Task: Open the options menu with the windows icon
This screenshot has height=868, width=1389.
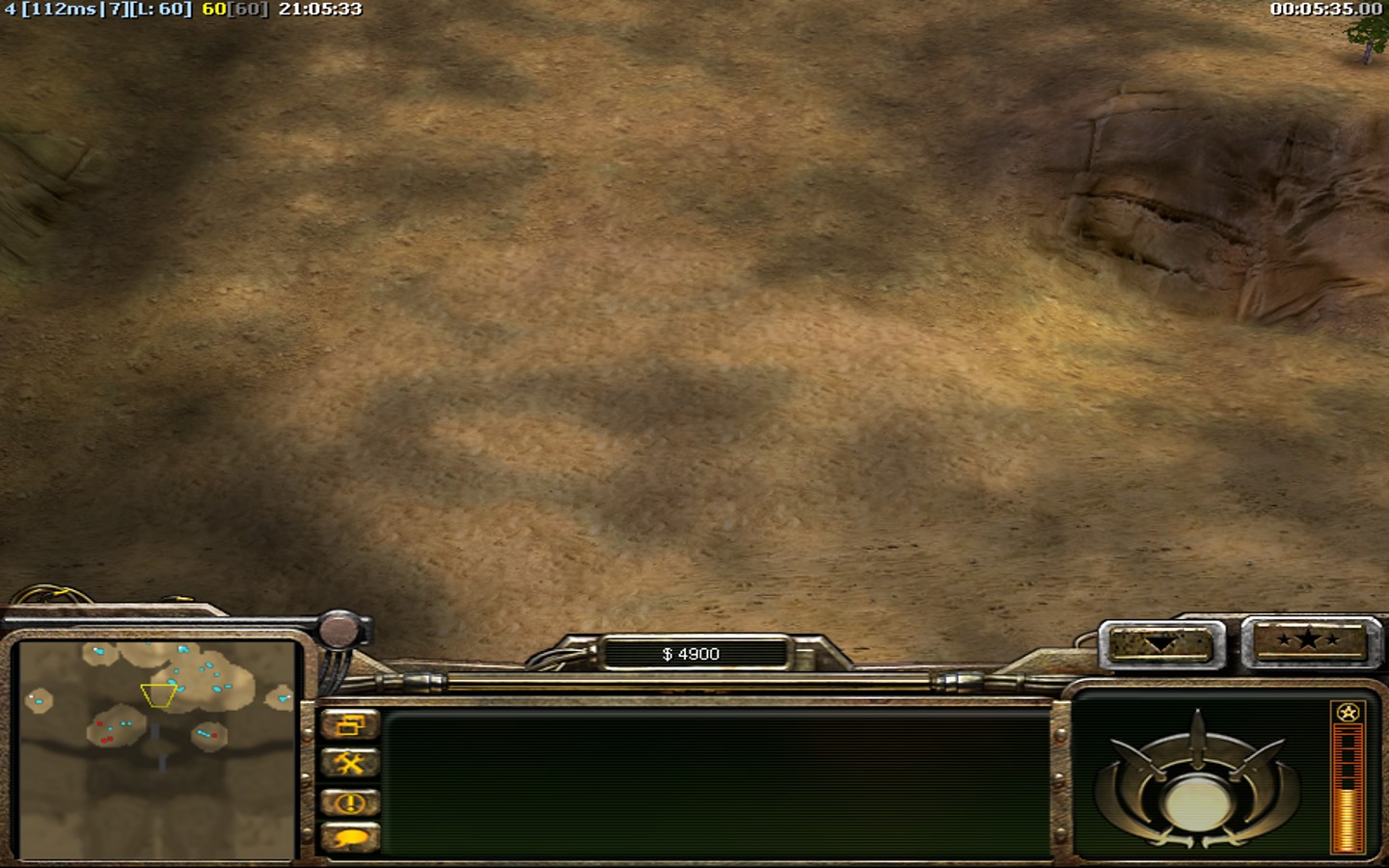Action: (349, 725)
